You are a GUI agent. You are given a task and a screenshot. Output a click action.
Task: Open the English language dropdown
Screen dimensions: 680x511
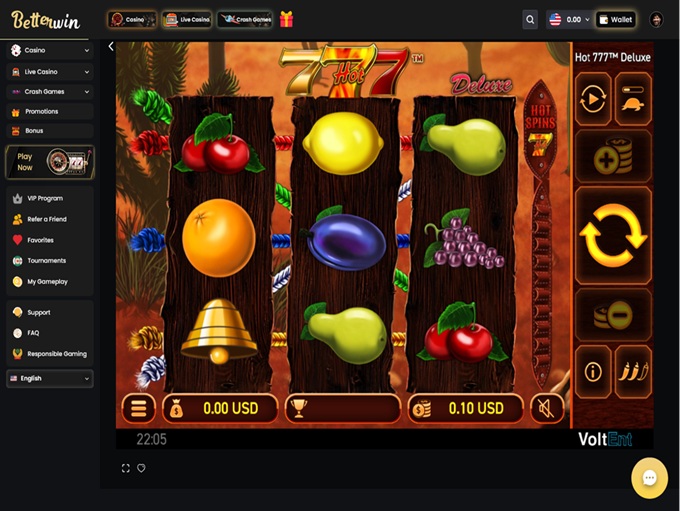49,378
